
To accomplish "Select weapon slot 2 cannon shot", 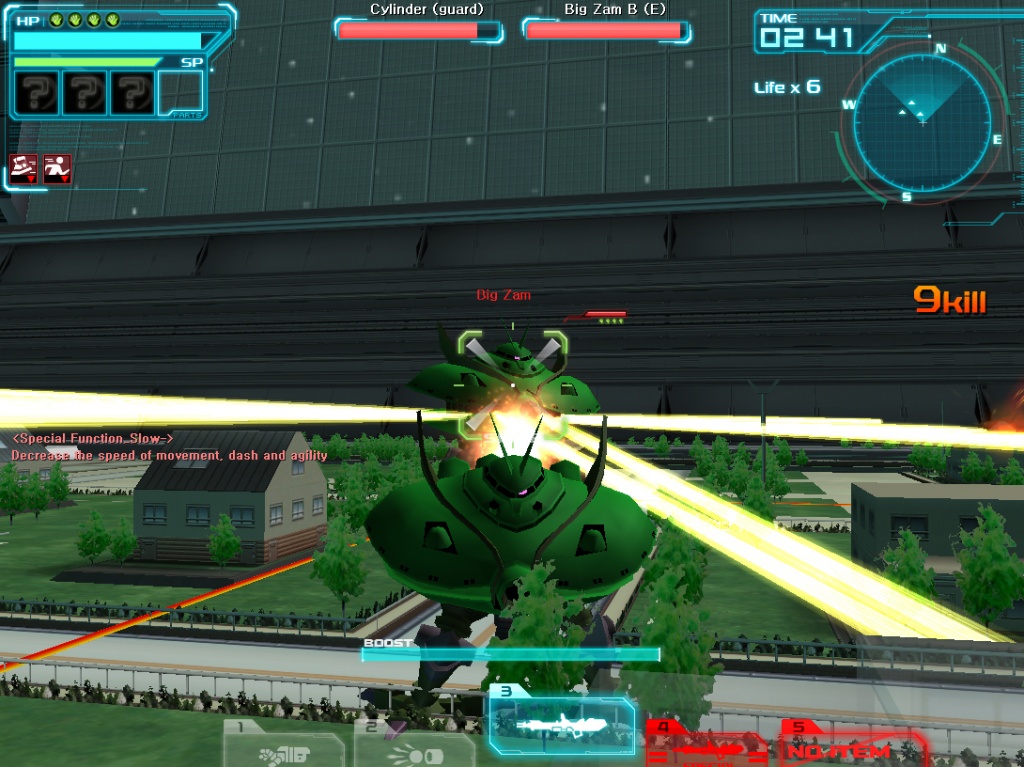I will 414,746.
